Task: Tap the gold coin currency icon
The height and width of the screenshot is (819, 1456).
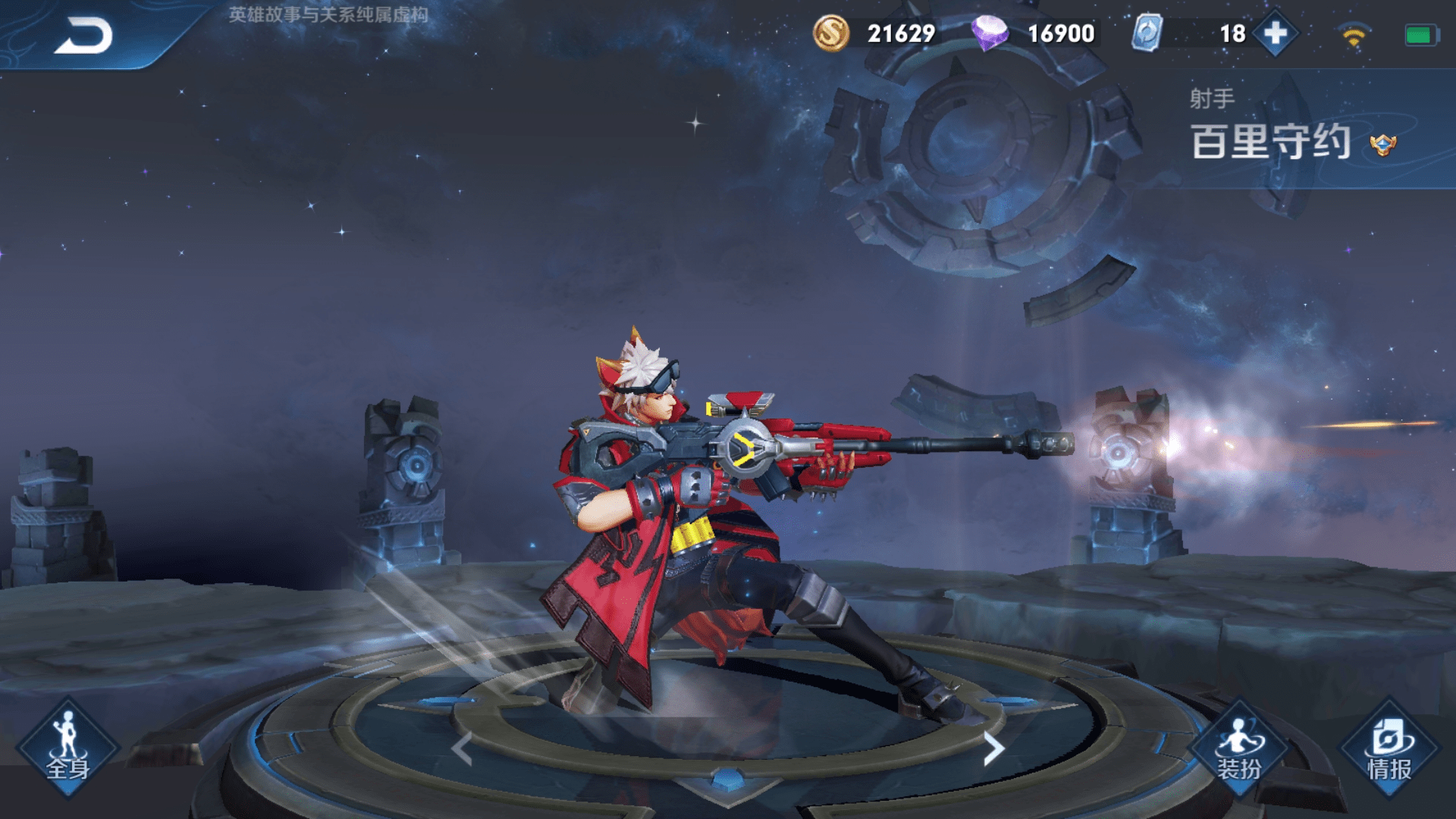Action: click(x=831, y=33)
